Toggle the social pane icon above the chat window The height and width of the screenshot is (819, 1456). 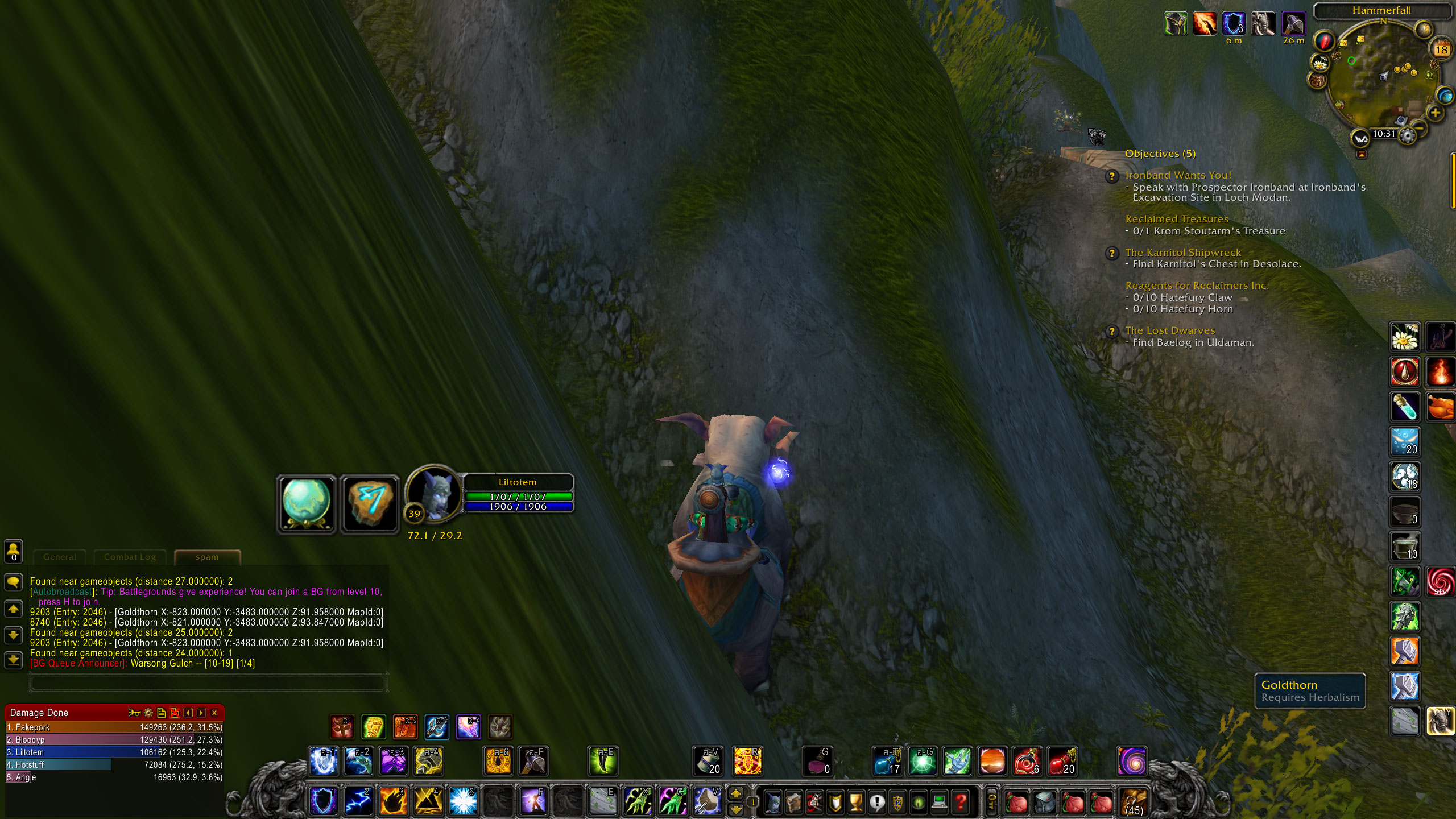[x=13, y=549]
